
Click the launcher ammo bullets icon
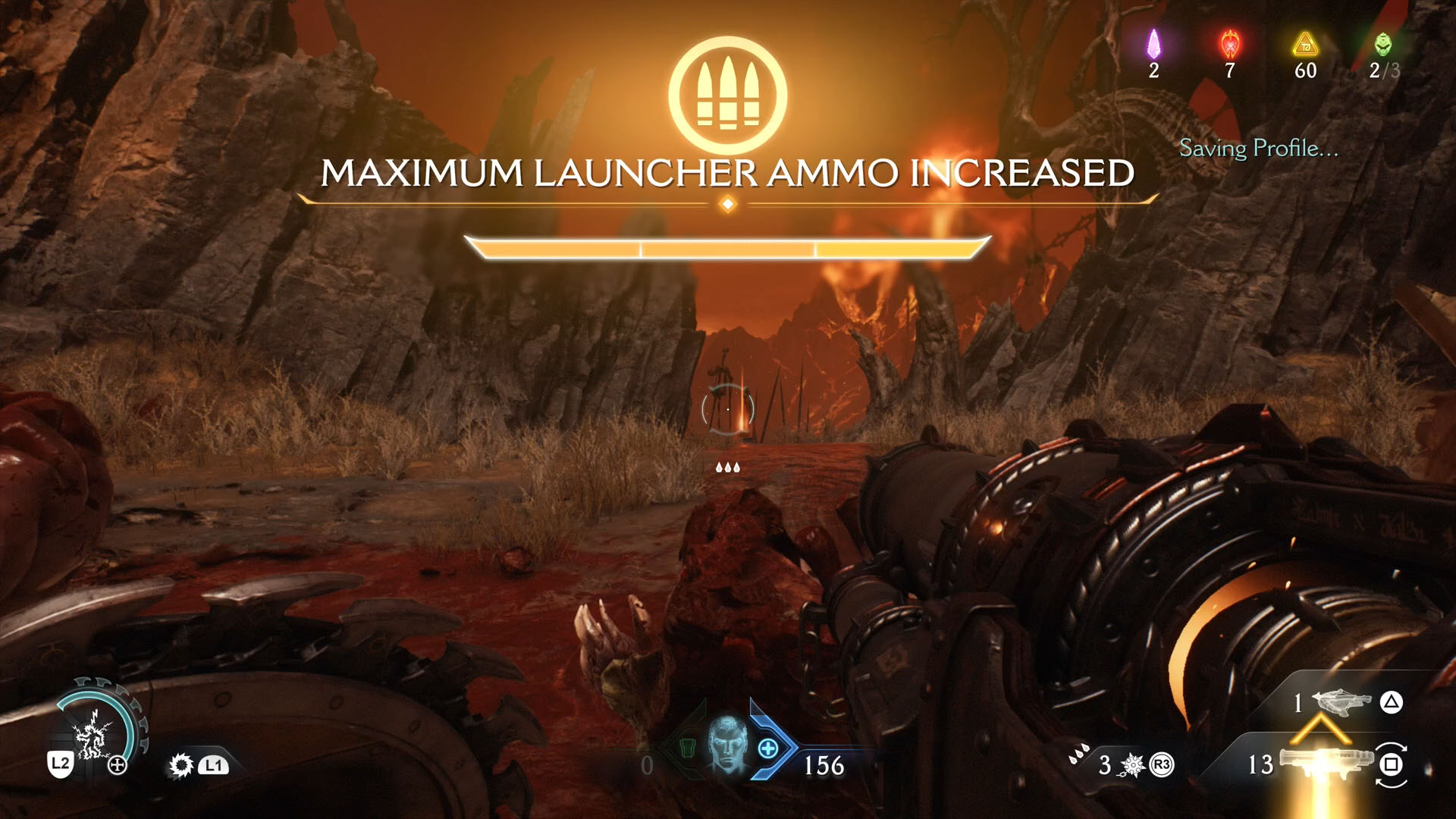726,91
